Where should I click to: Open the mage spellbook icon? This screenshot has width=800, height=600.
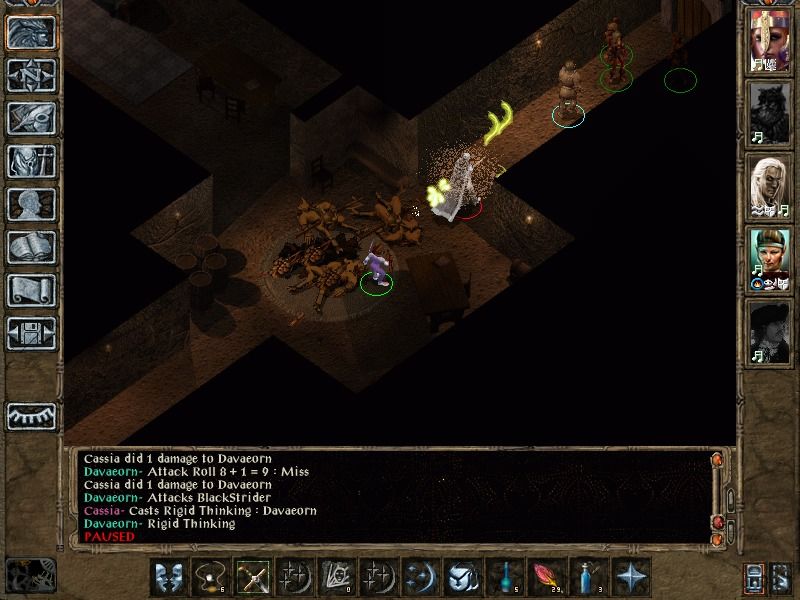click(x=30, y=247)
